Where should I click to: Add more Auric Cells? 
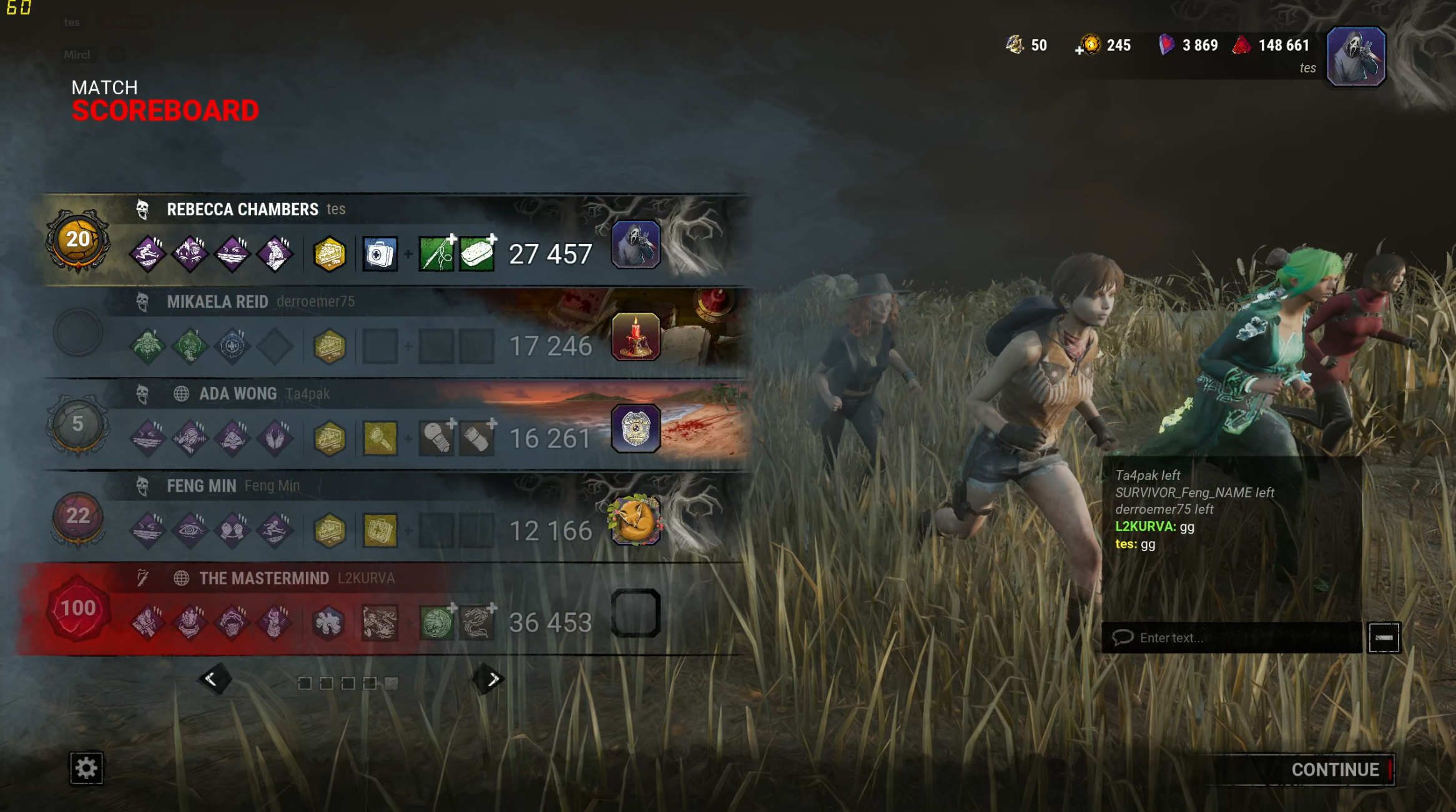(x=1080, y=50)
